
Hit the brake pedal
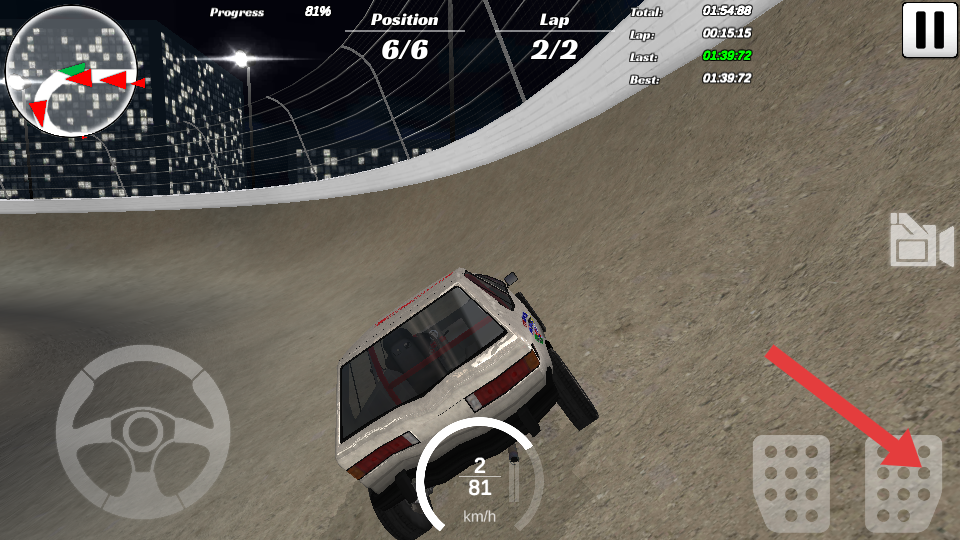(x=791, y=483)
